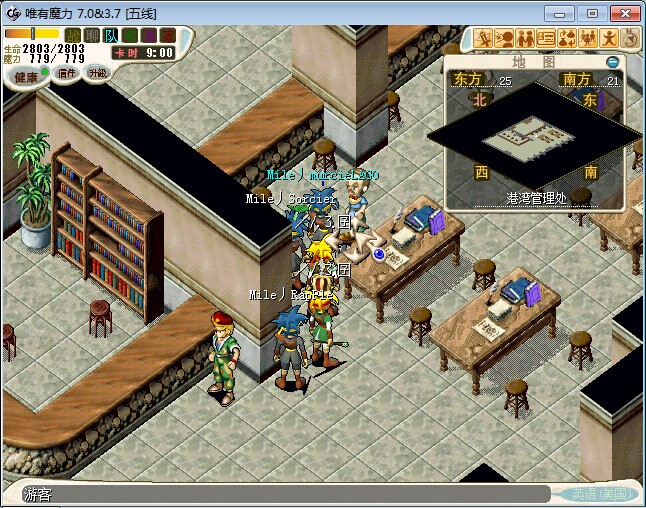Open the 信件 mail button
Image resolution: width=646 pixels, height=508 pixels.
tap(67, 73)
